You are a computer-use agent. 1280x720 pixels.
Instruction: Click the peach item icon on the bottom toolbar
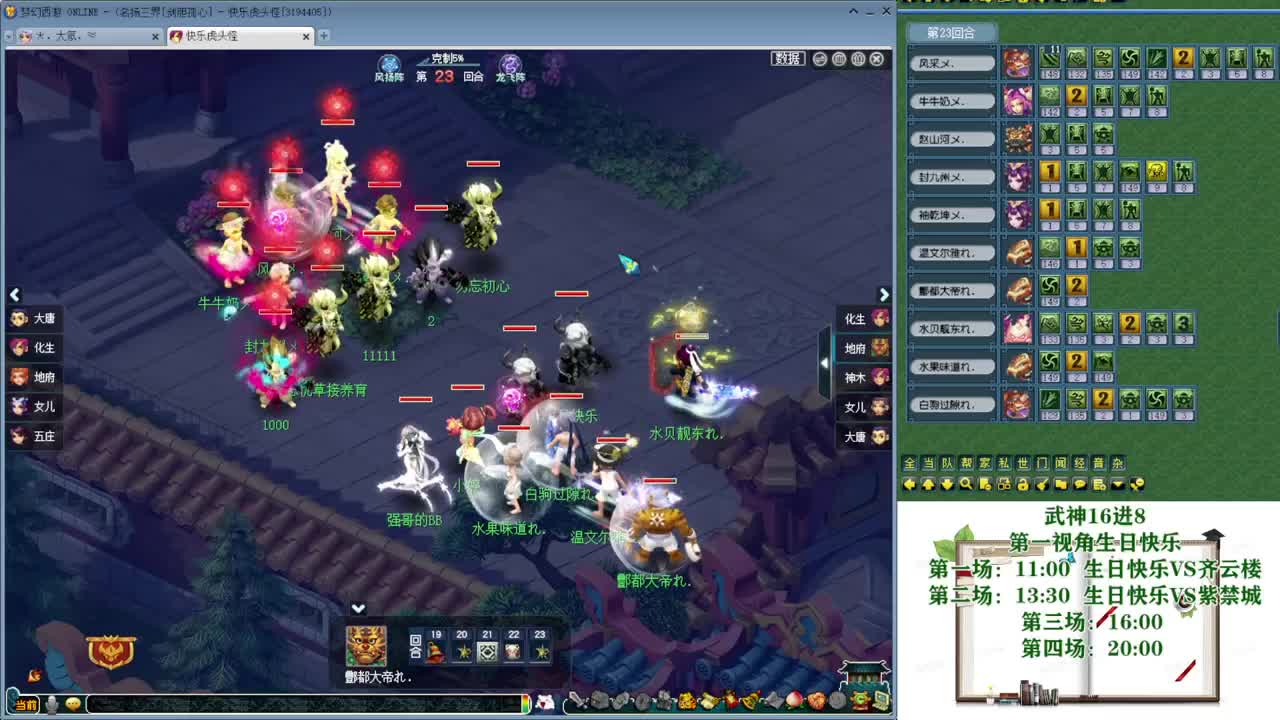point(793,701)
